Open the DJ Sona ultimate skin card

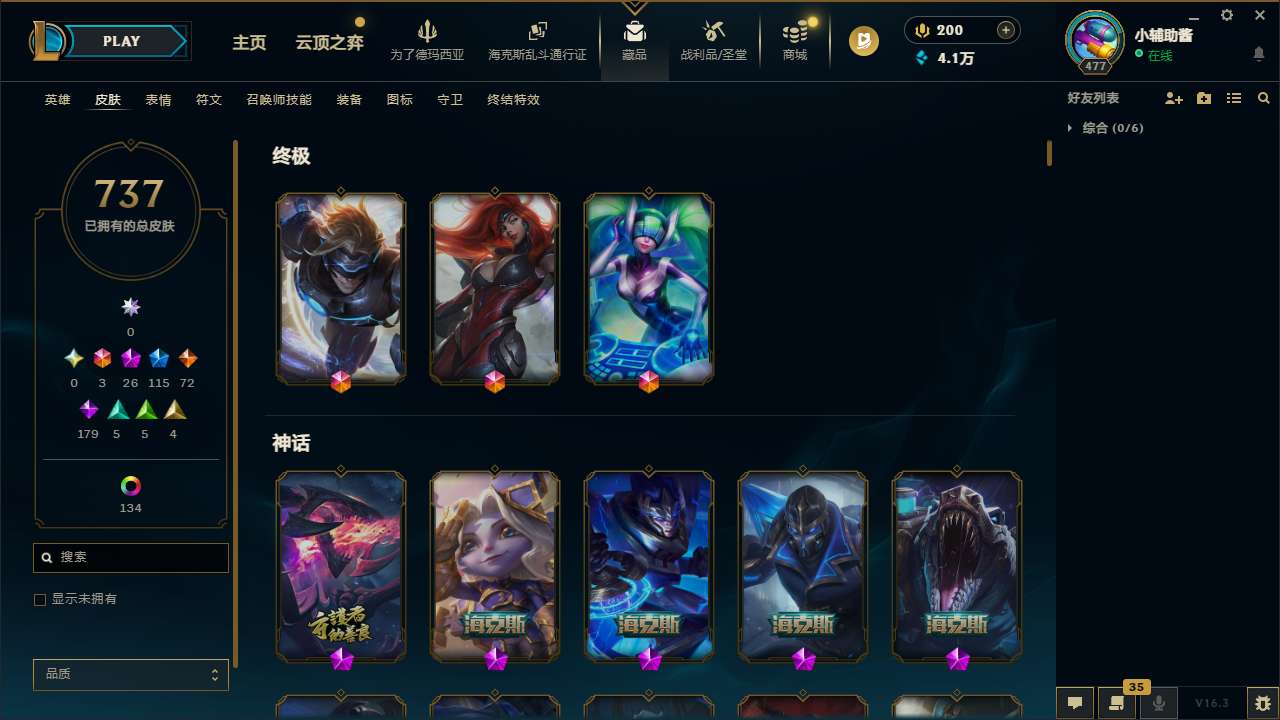(x=648, y=288)
